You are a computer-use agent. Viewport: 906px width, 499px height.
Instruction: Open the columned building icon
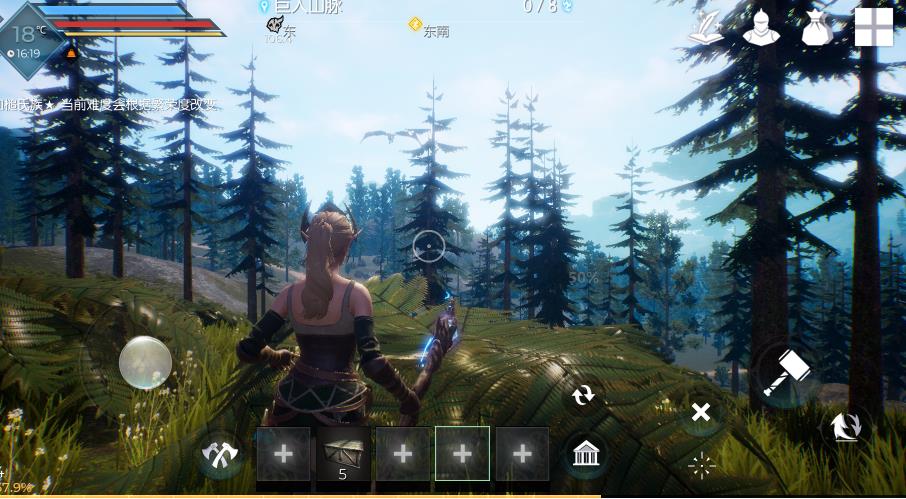click(x=586, y=455)
